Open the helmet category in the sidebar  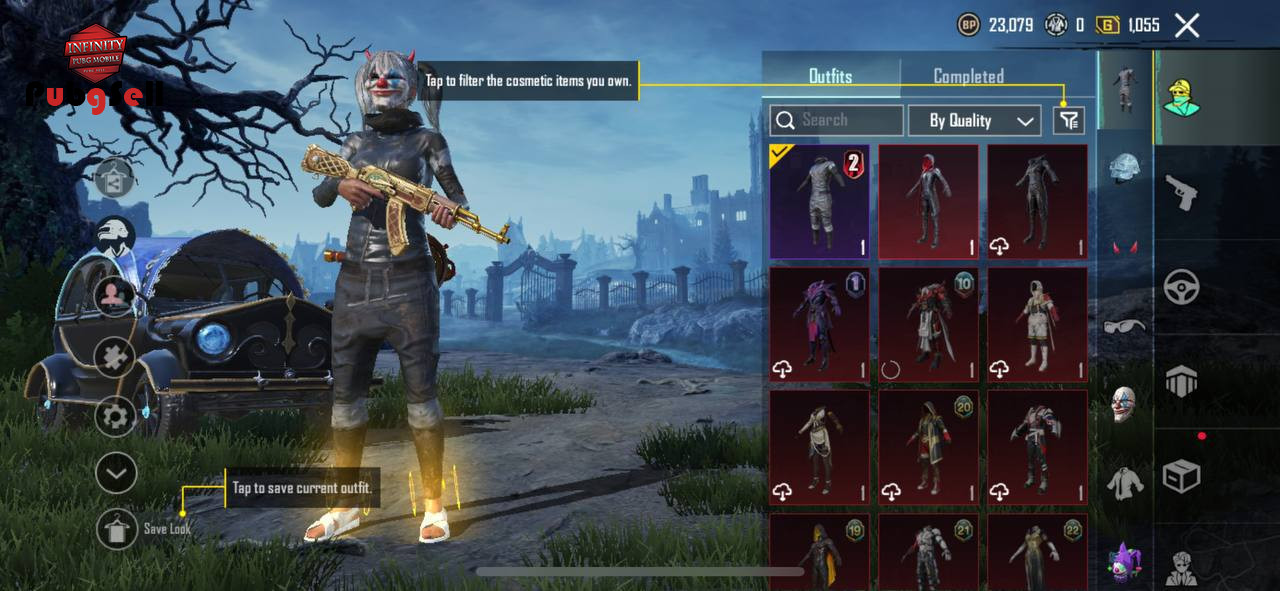click(x=1126, y=168)
